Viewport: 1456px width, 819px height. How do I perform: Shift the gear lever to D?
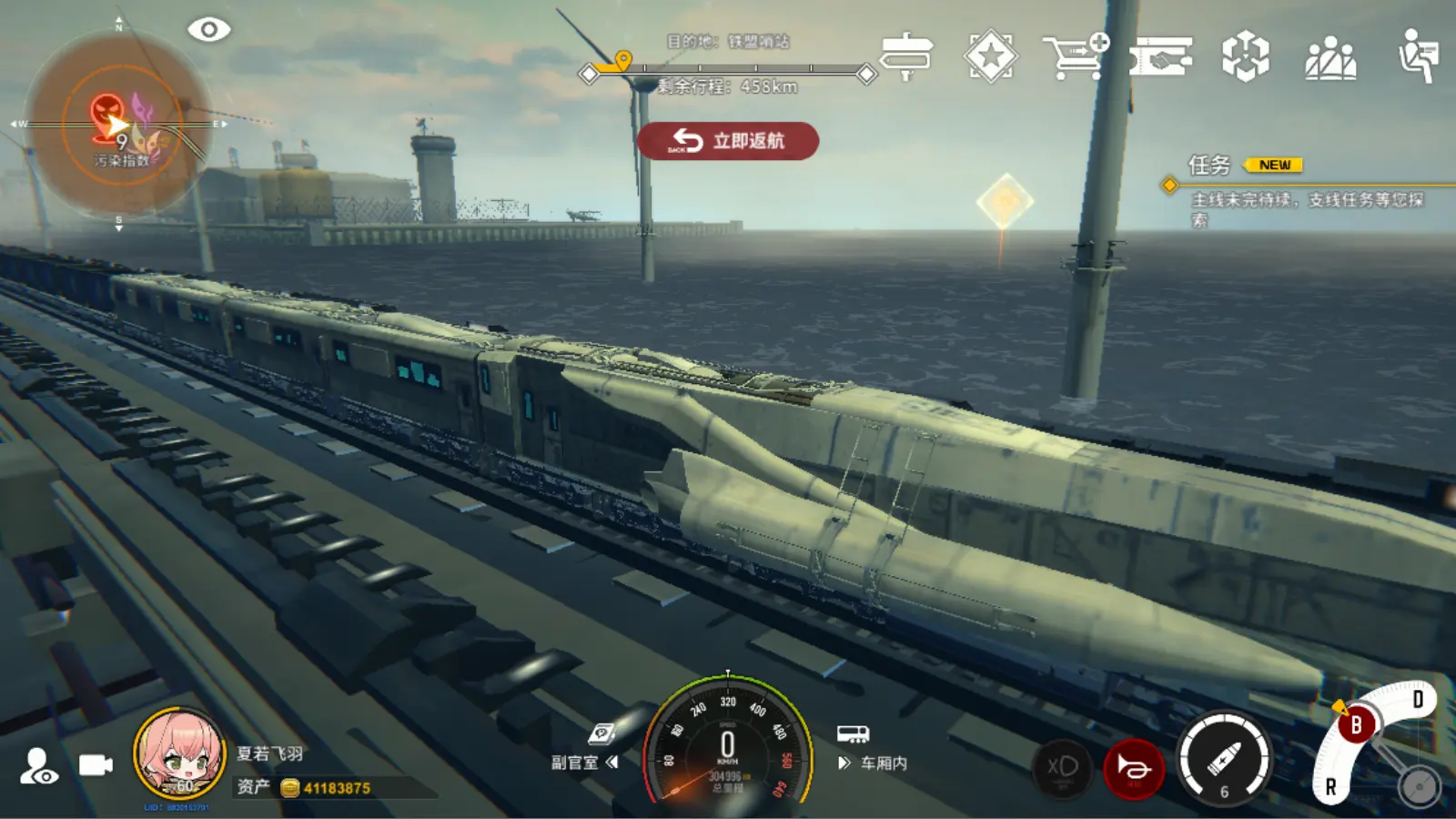[x=1417, y=700]
